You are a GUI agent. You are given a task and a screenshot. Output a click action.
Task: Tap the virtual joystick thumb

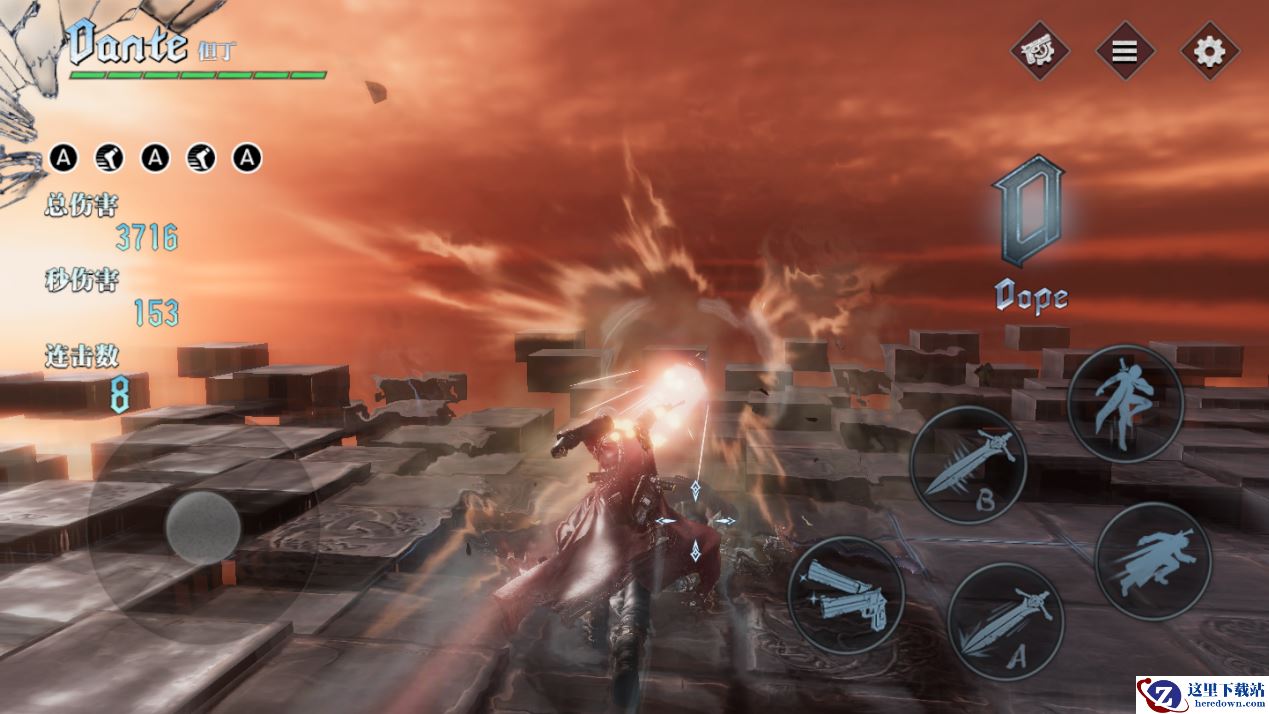coord(203,526)
